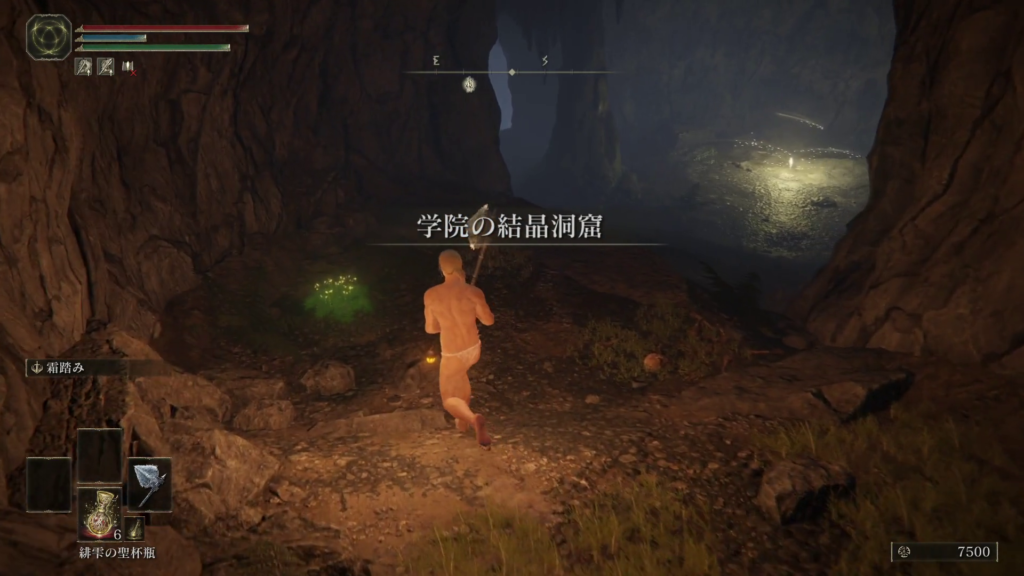Click the 霜踏み skill label

click(64, 368)
